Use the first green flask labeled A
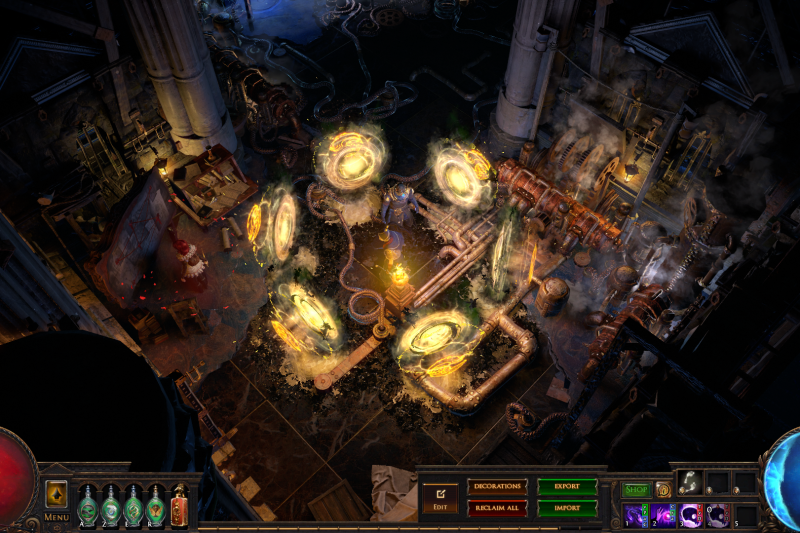 [x=88, y=505]
